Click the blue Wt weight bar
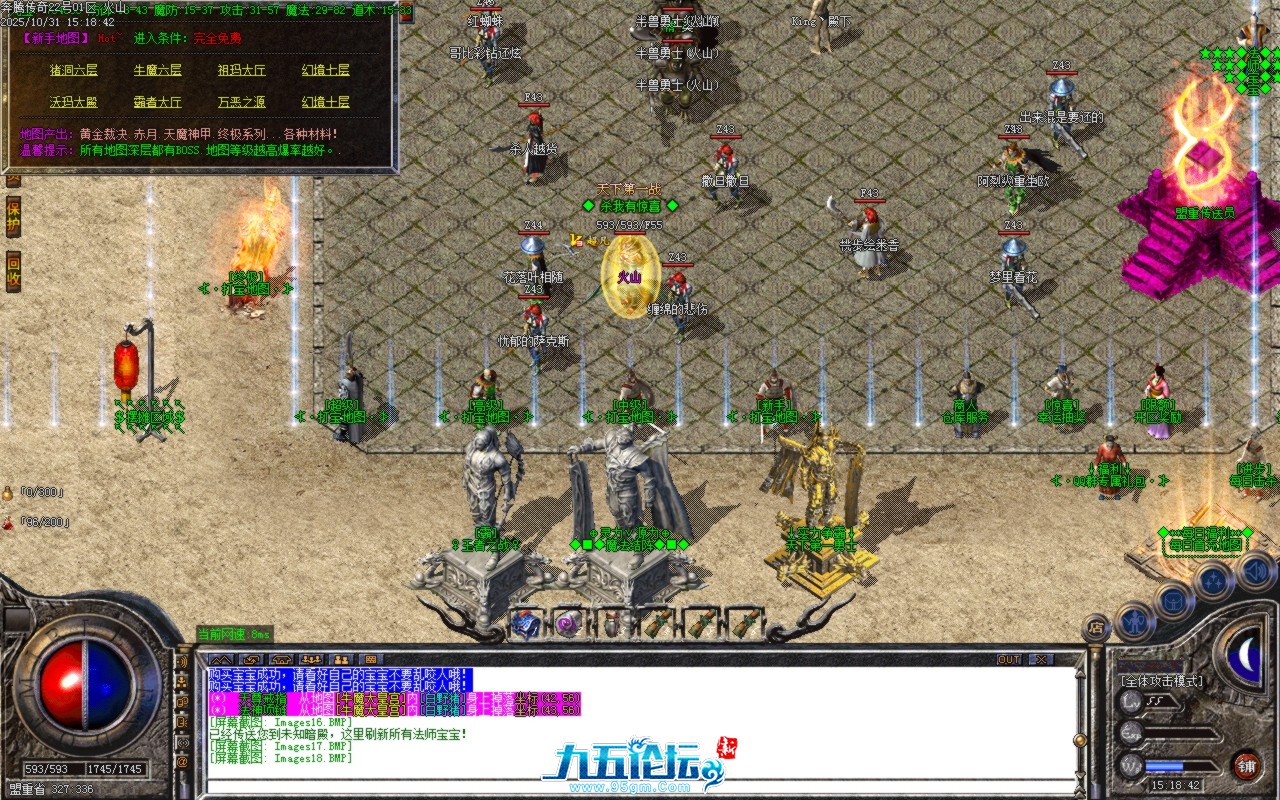Image resolution: width=1280 pixels, height=800 pixels. [1164, 766]
